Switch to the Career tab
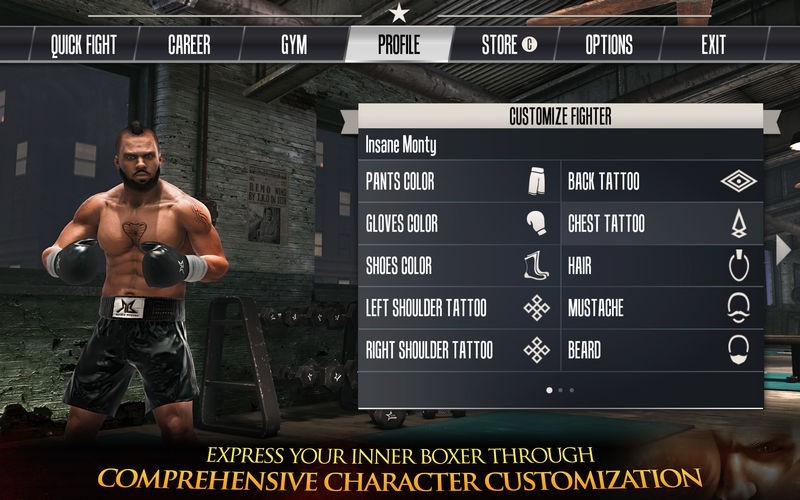The image size is (800, 500). (189, 45)
